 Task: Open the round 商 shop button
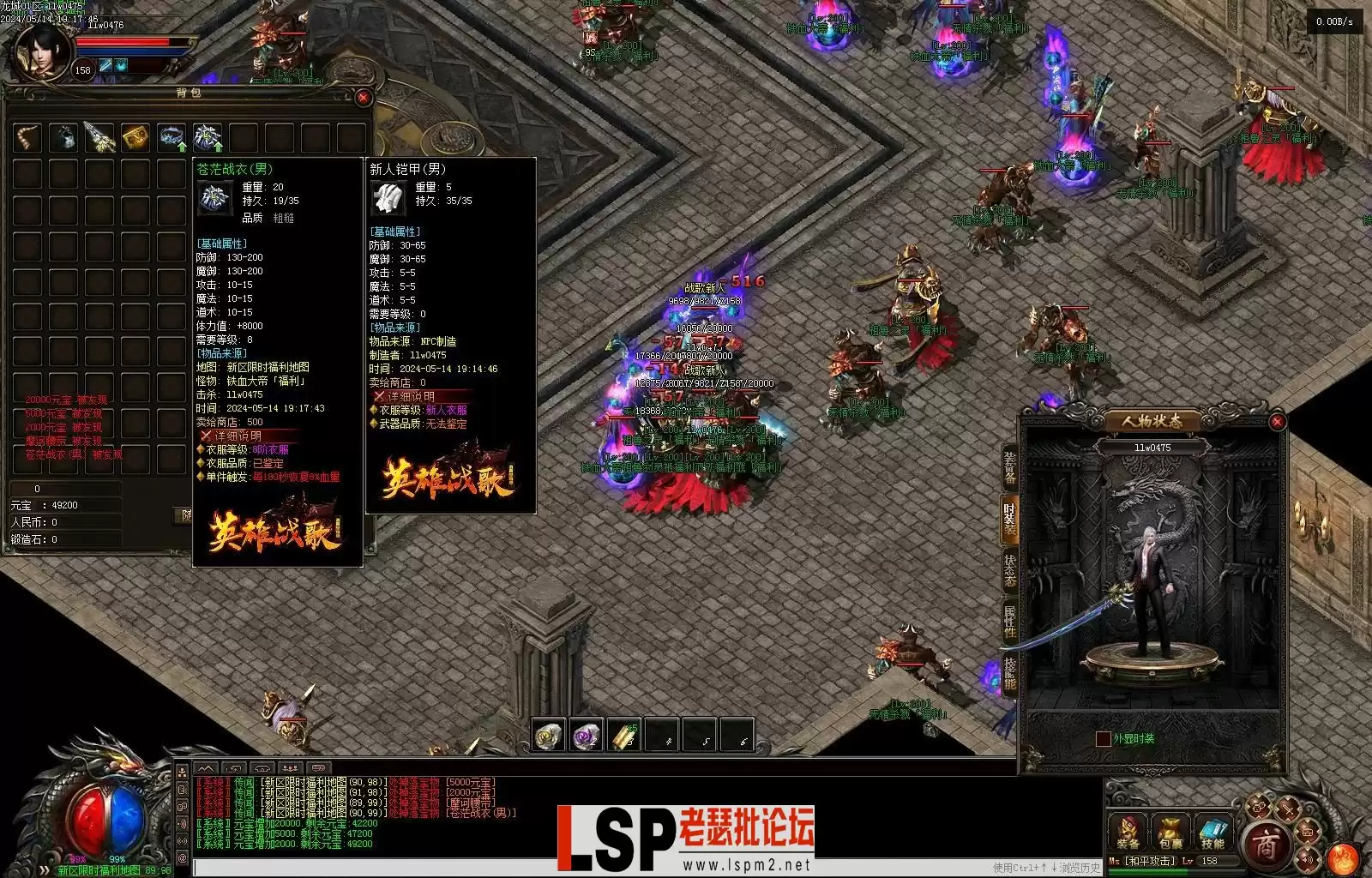1267,846
